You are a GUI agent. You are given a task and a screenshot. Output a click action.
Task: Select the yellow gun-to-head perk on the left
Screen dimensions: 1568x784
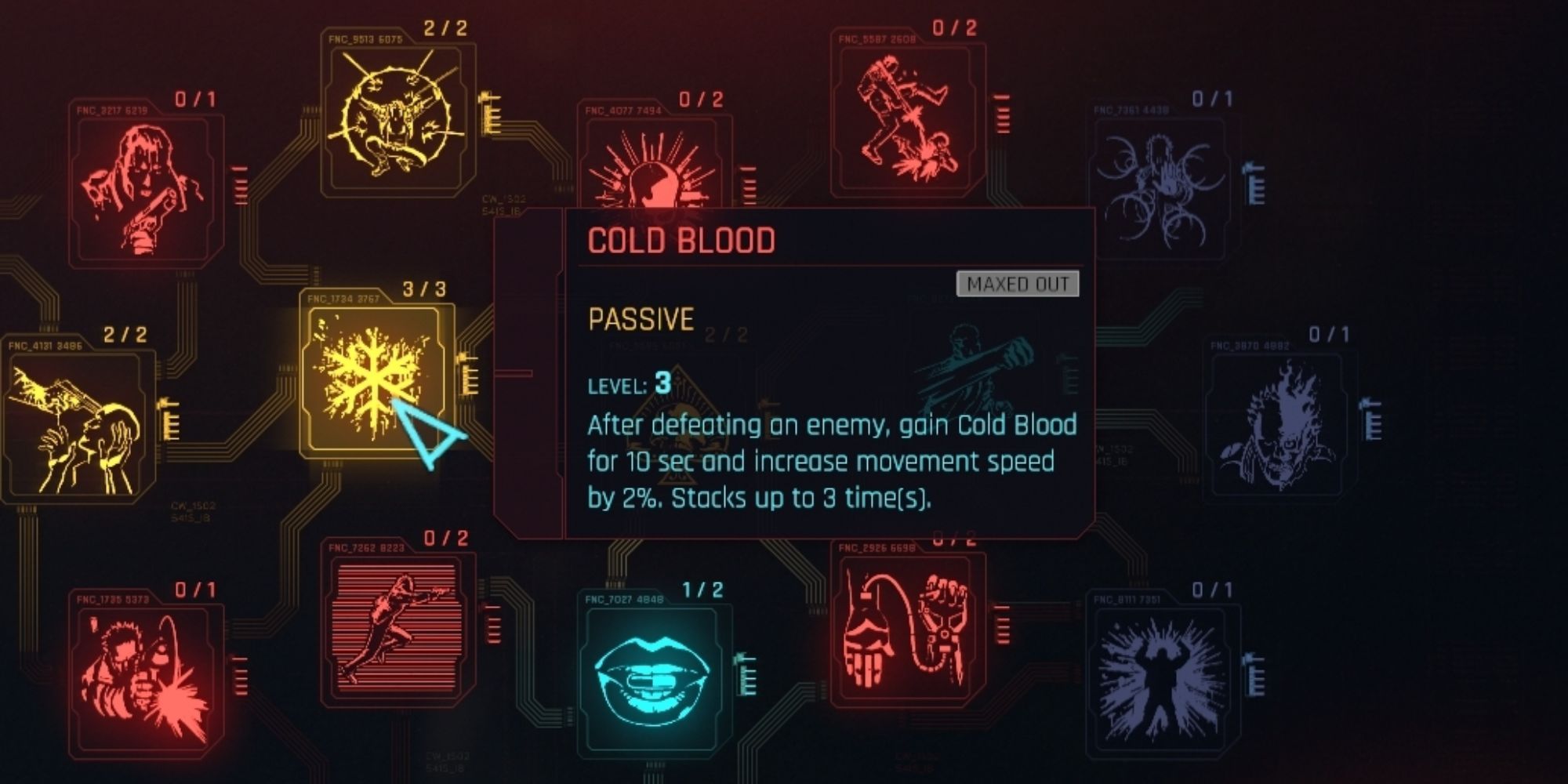click(x=74, y=427)
